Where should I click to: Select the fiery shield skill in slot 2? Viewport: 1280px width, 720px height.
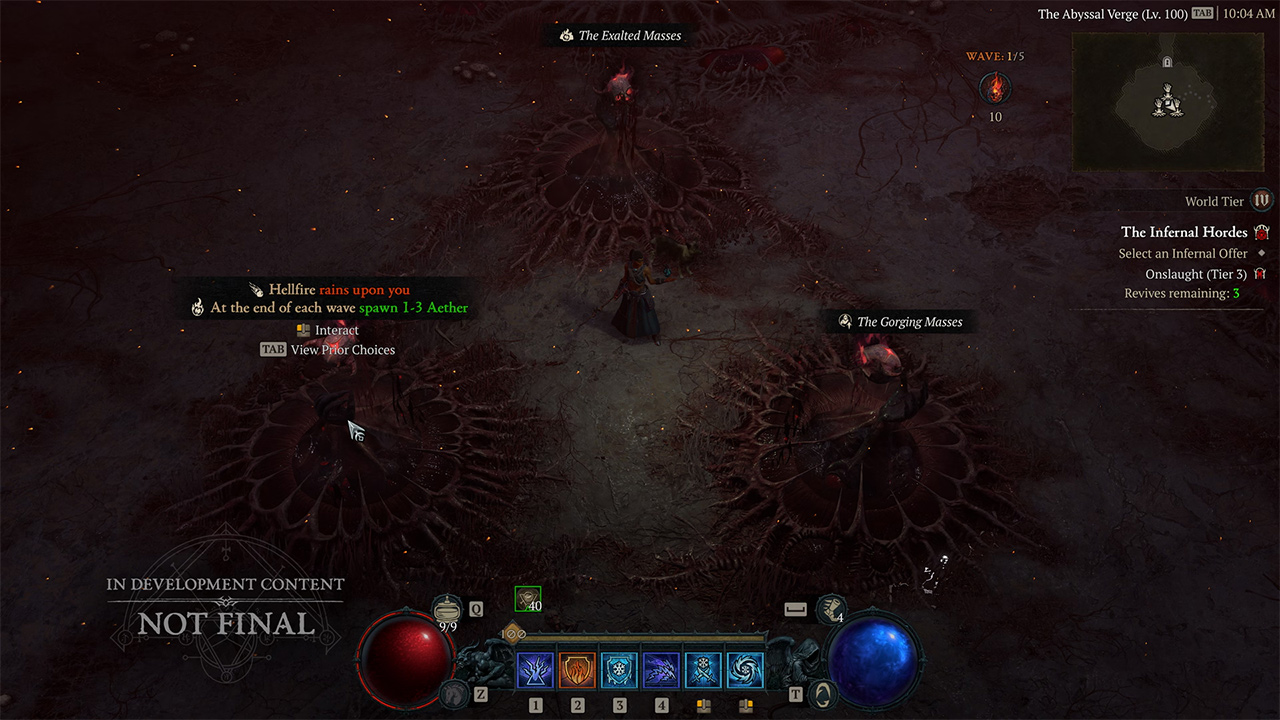577,670
